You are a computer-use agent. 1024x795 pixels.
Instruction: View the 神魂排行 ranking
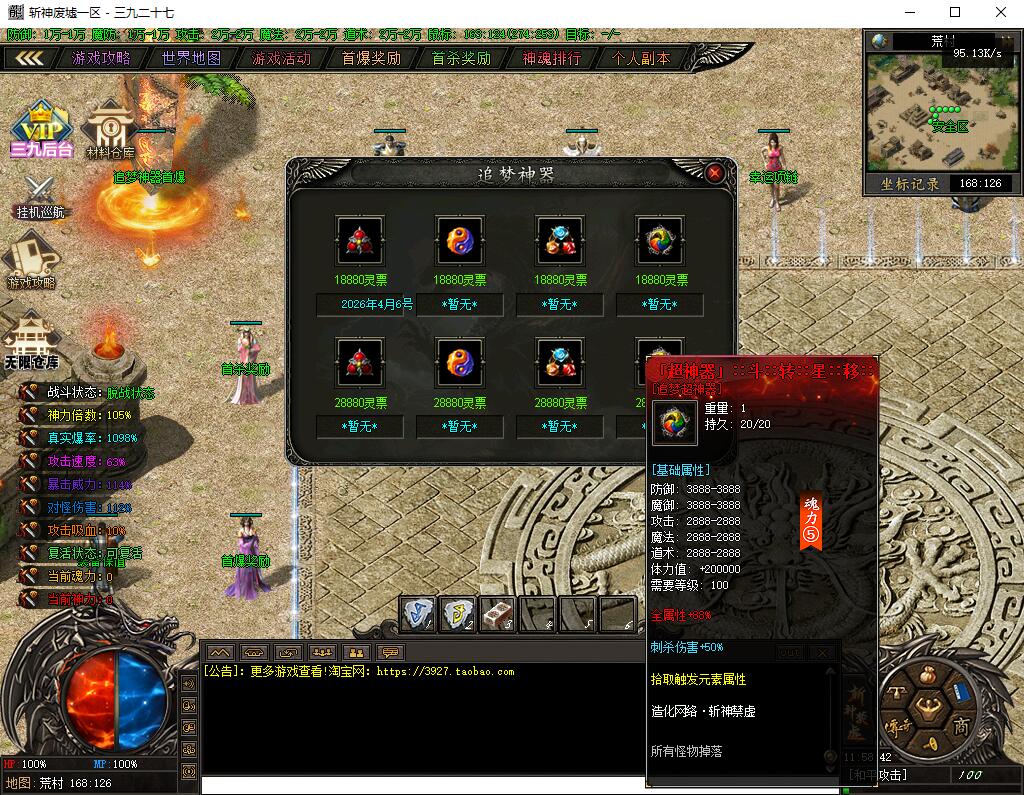[551, 58]
